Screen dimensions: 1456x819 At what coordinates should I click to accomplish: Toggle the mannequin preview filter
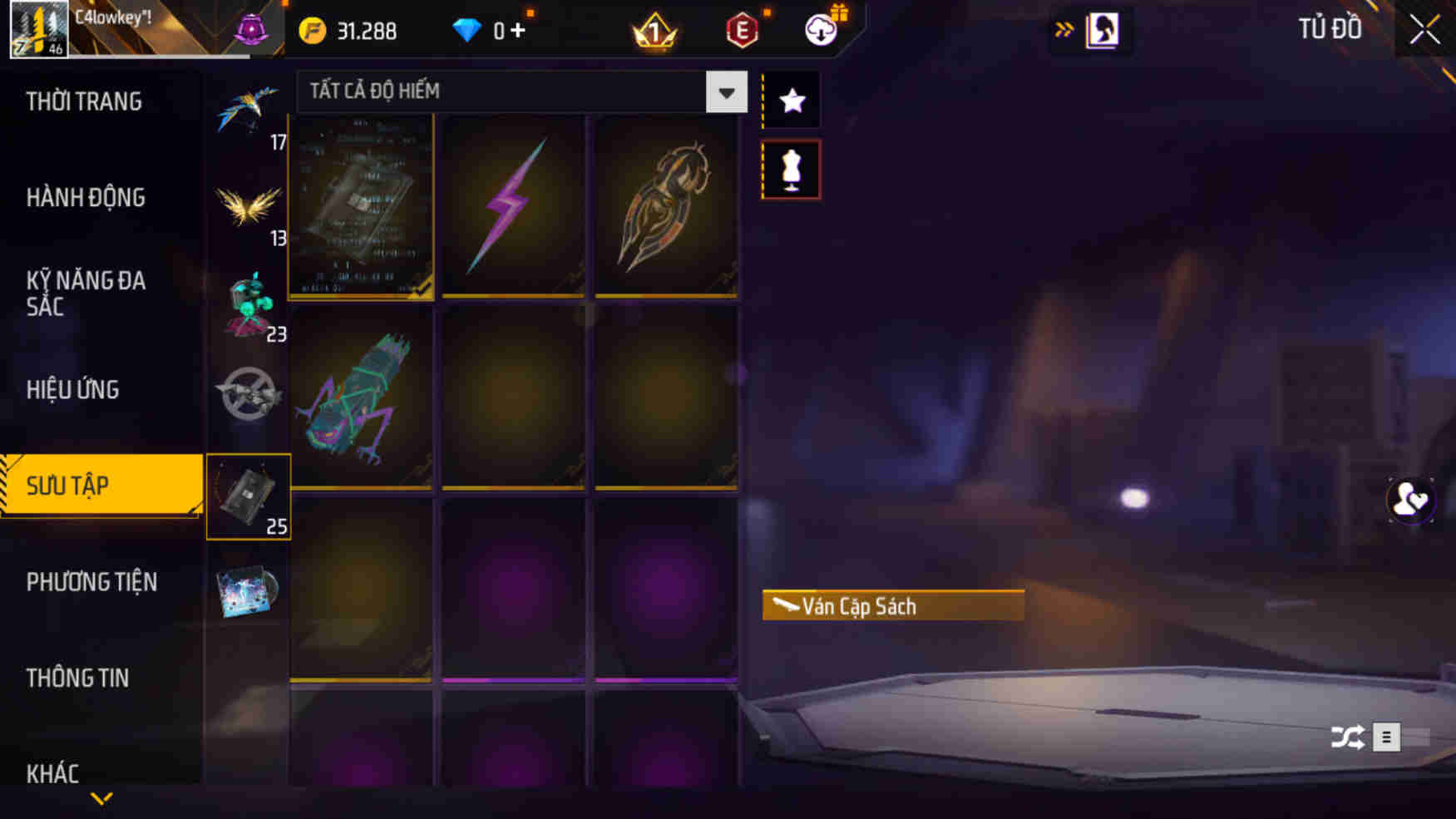coord(790,168)
